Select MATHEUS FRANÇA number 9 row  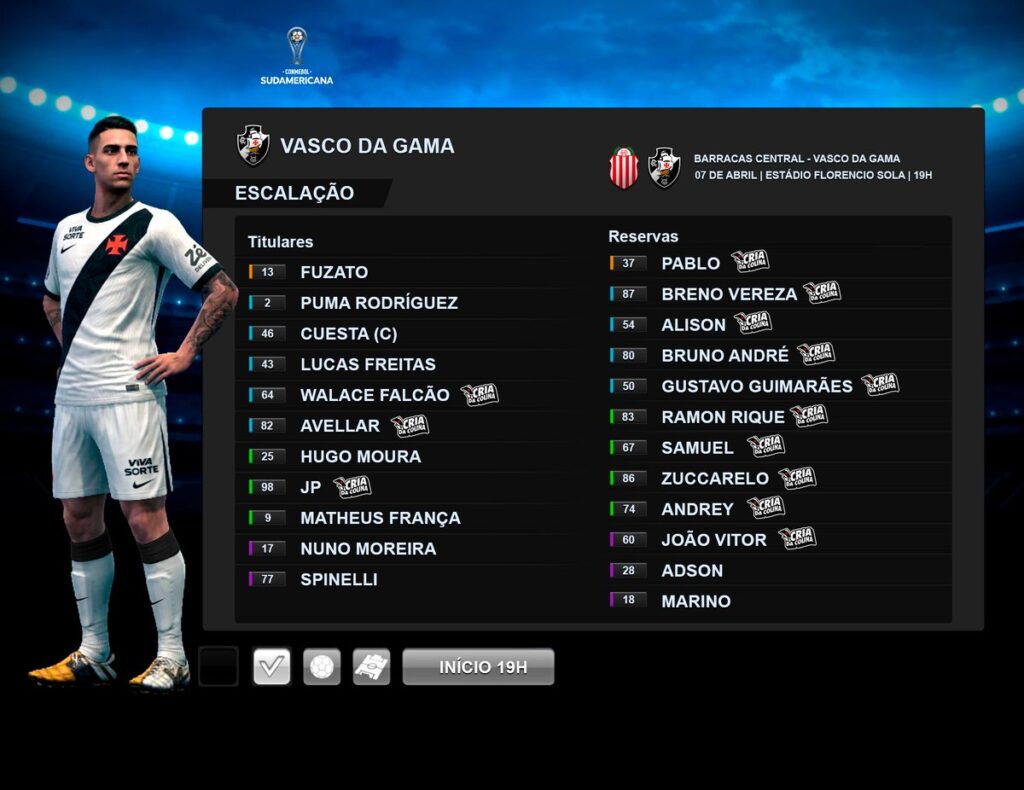380,518
